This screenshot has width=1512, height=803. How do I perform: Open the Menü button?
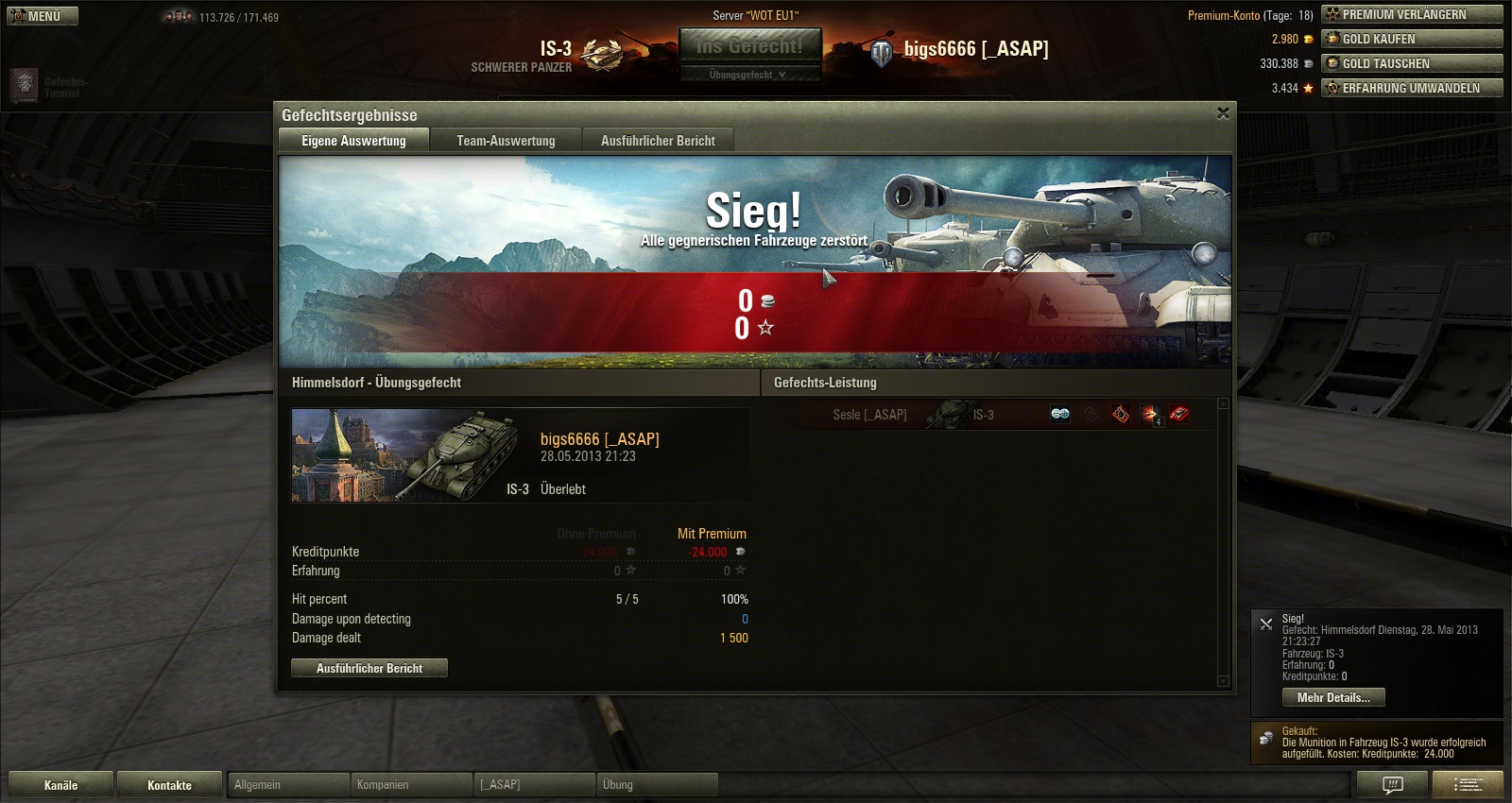(x=43, y=16)
